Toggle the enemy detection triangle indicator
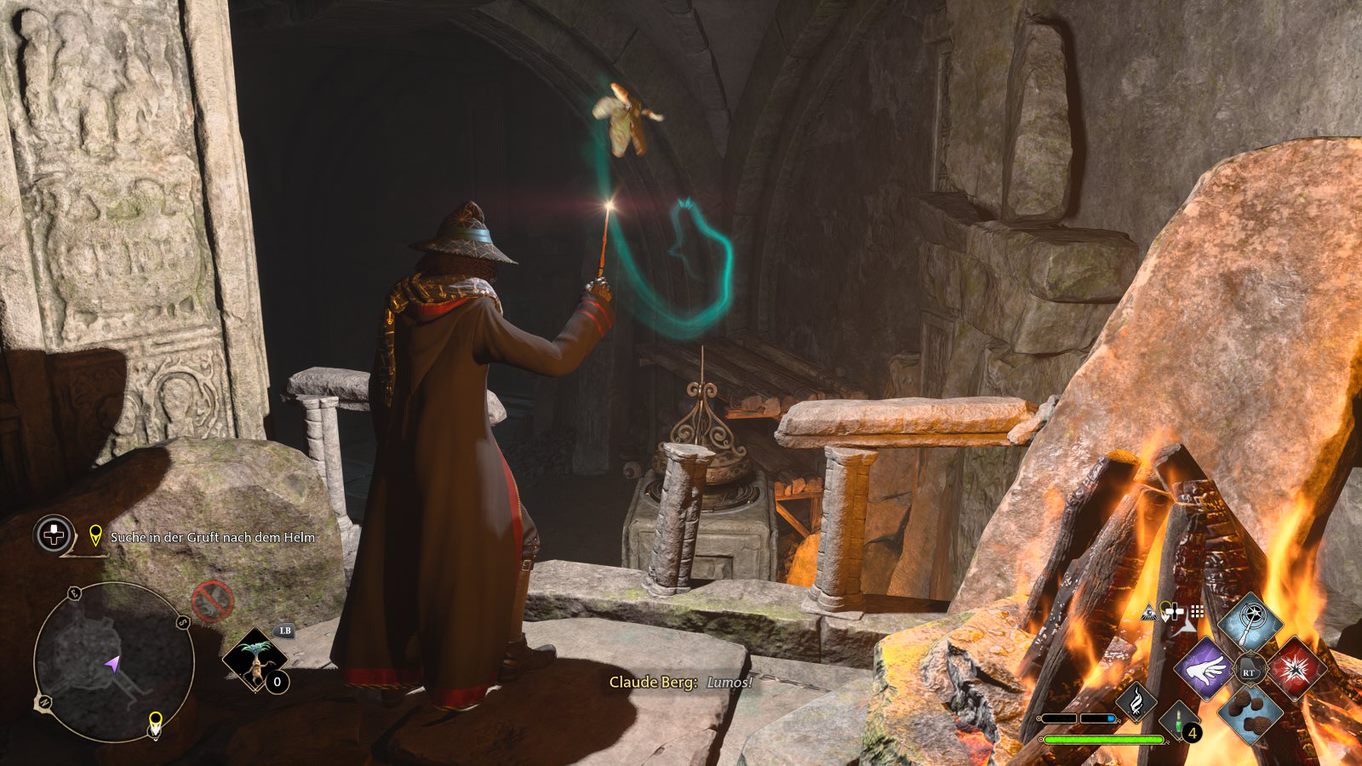 click(x=1148, y=613)
